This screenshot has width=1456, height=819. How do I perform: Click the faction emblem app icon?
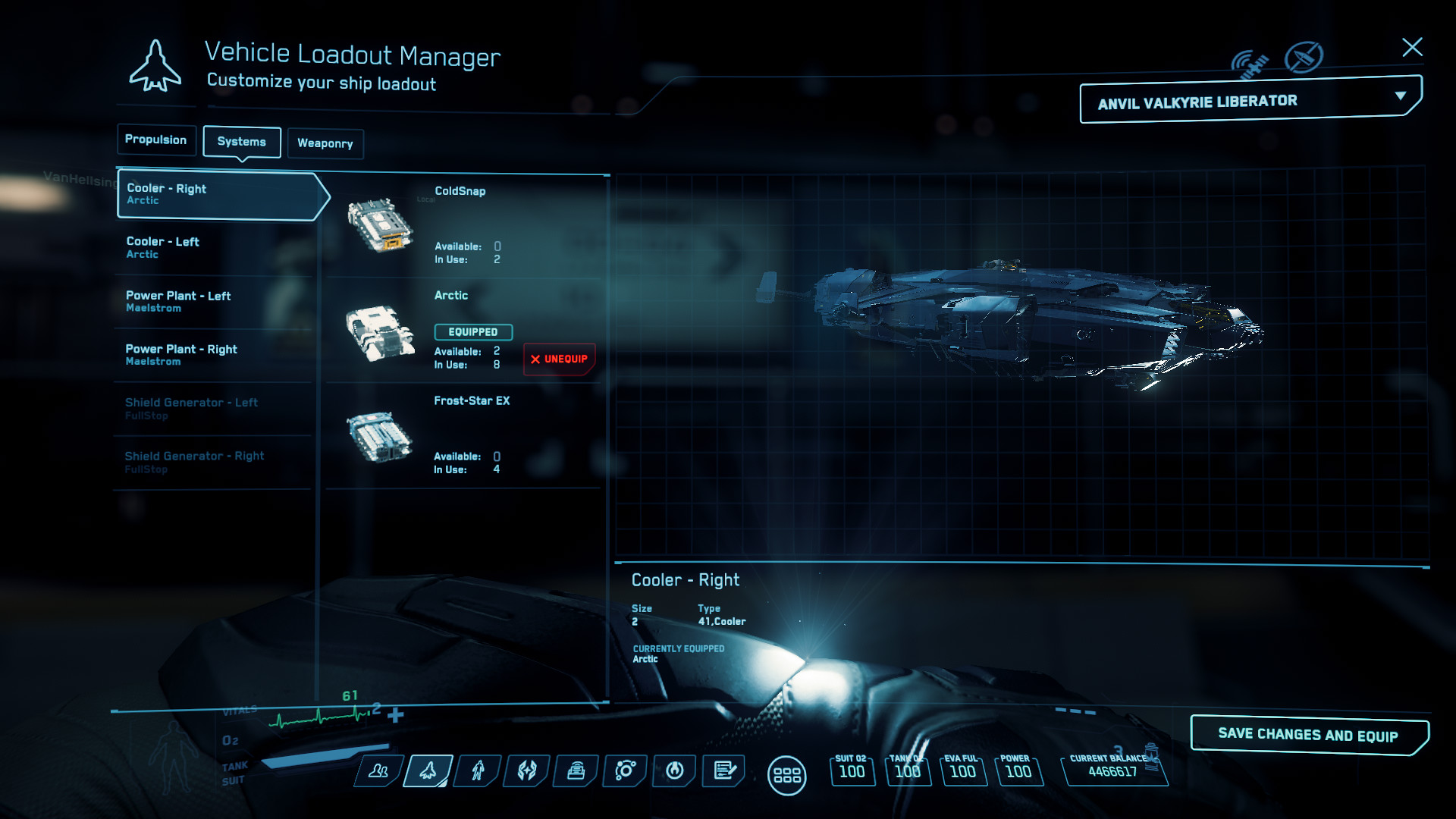tap(526, 771)
